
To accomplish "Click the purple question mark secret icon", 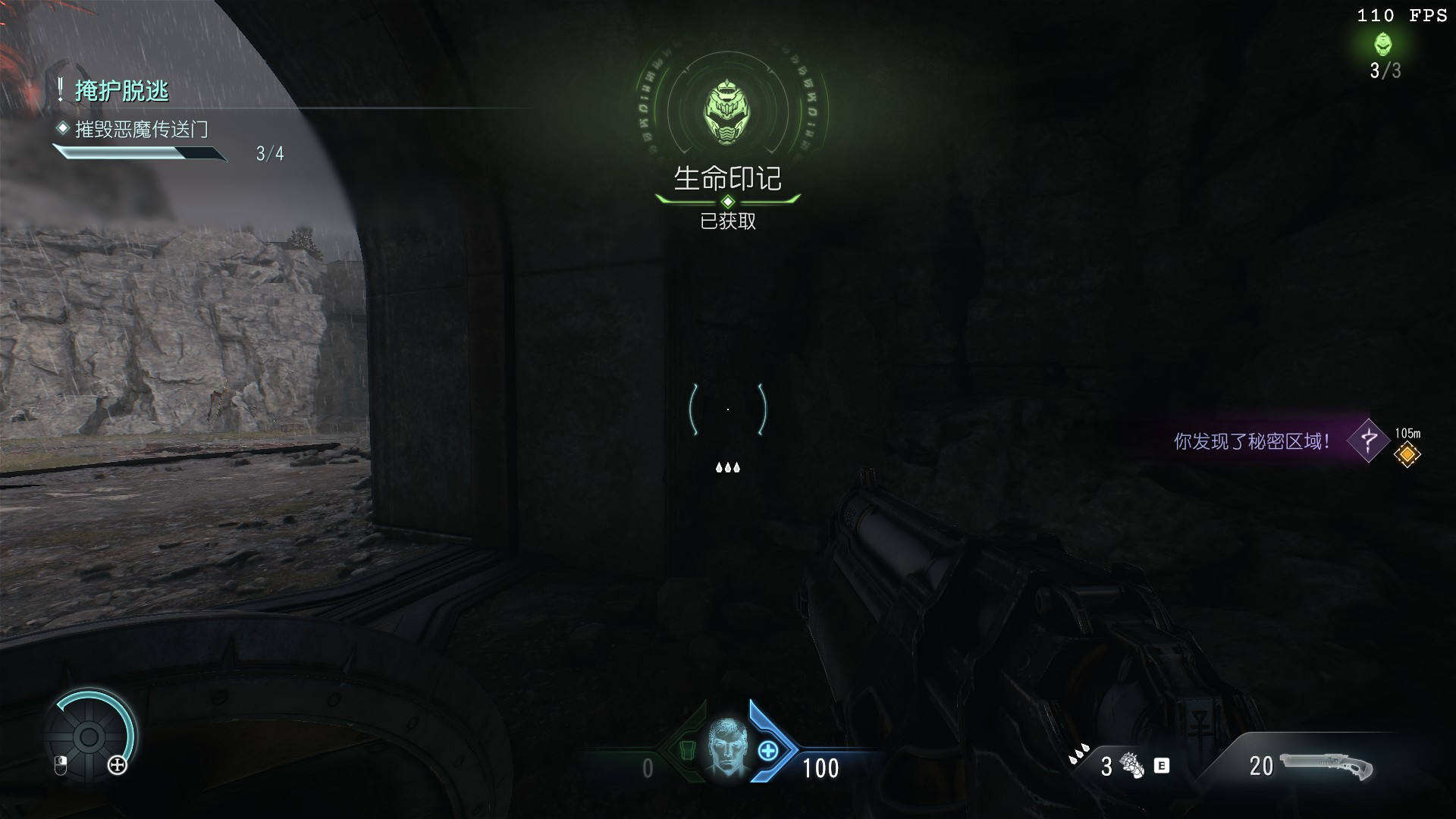I will [x=1369, y=440].
